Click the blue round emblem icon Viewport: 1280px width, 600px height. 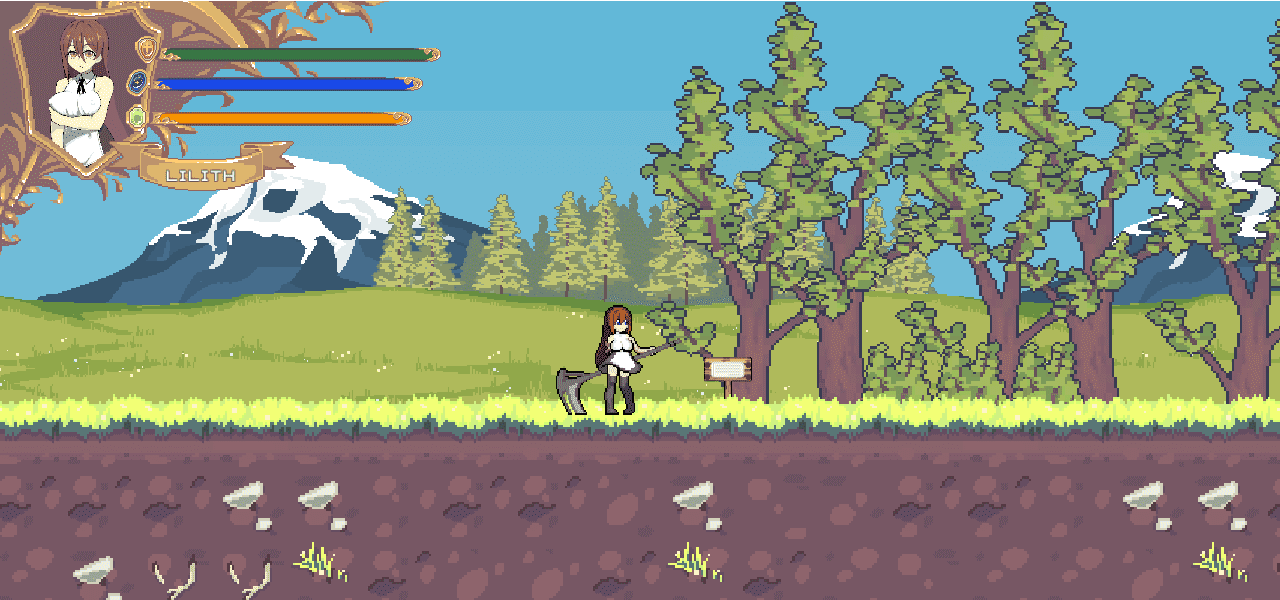[138, 83]
